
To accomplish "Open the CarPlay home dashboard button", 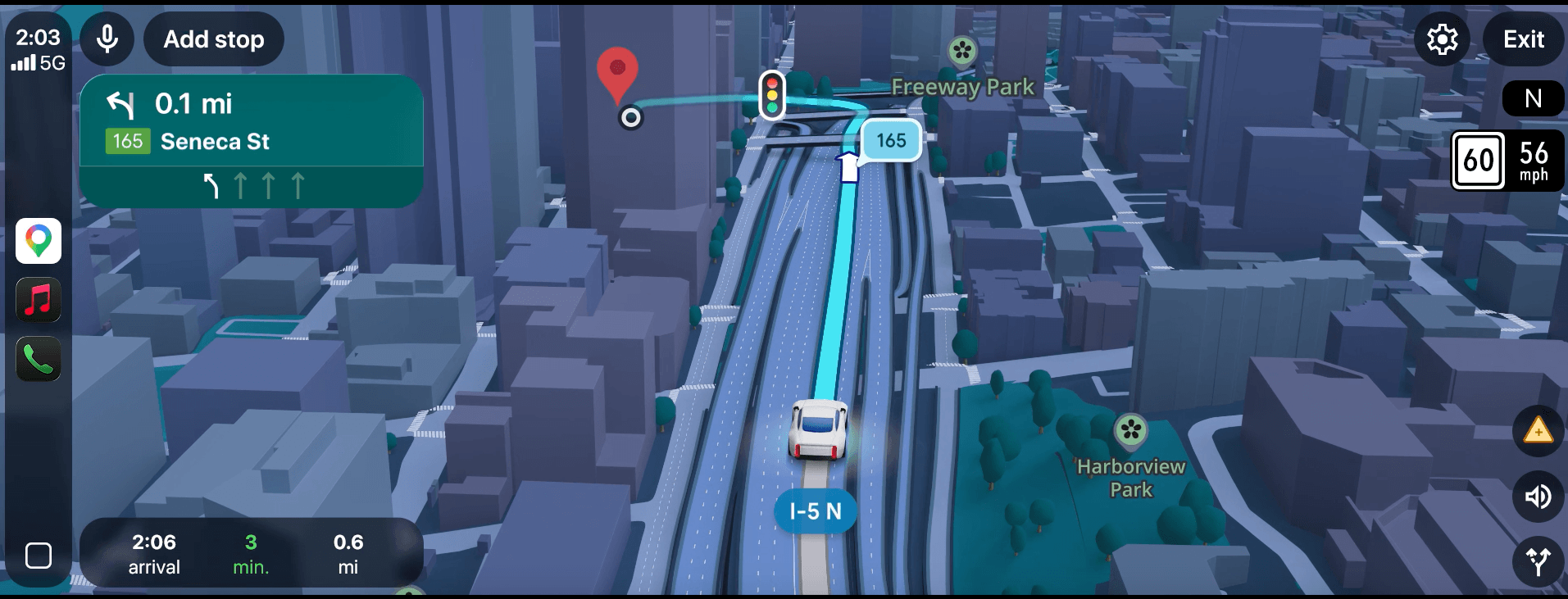I will [x=39, y=556].
